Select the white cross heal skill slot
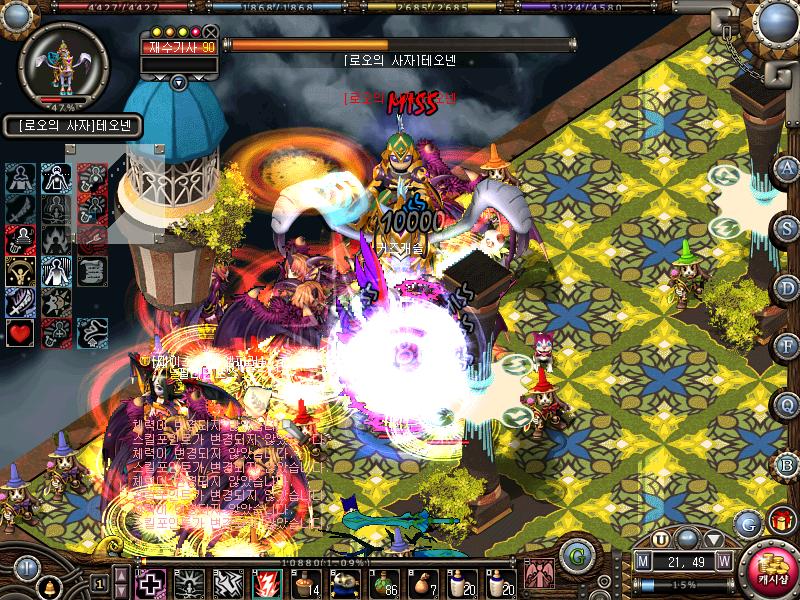The height and width of the screenshot is (600, 800). [151, 583]
